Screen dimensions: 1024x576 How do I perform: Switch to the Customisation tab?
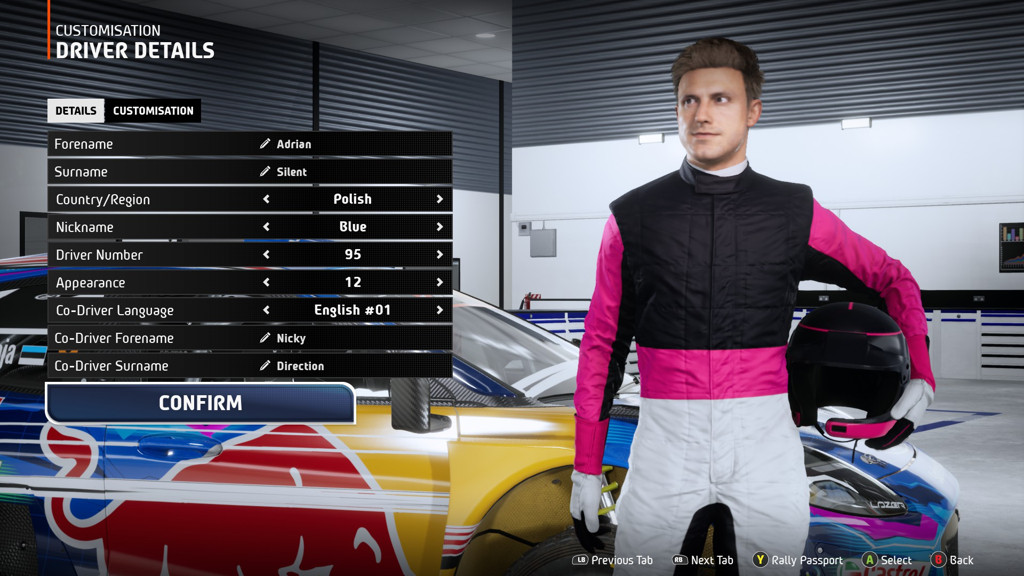pos(153,111)
